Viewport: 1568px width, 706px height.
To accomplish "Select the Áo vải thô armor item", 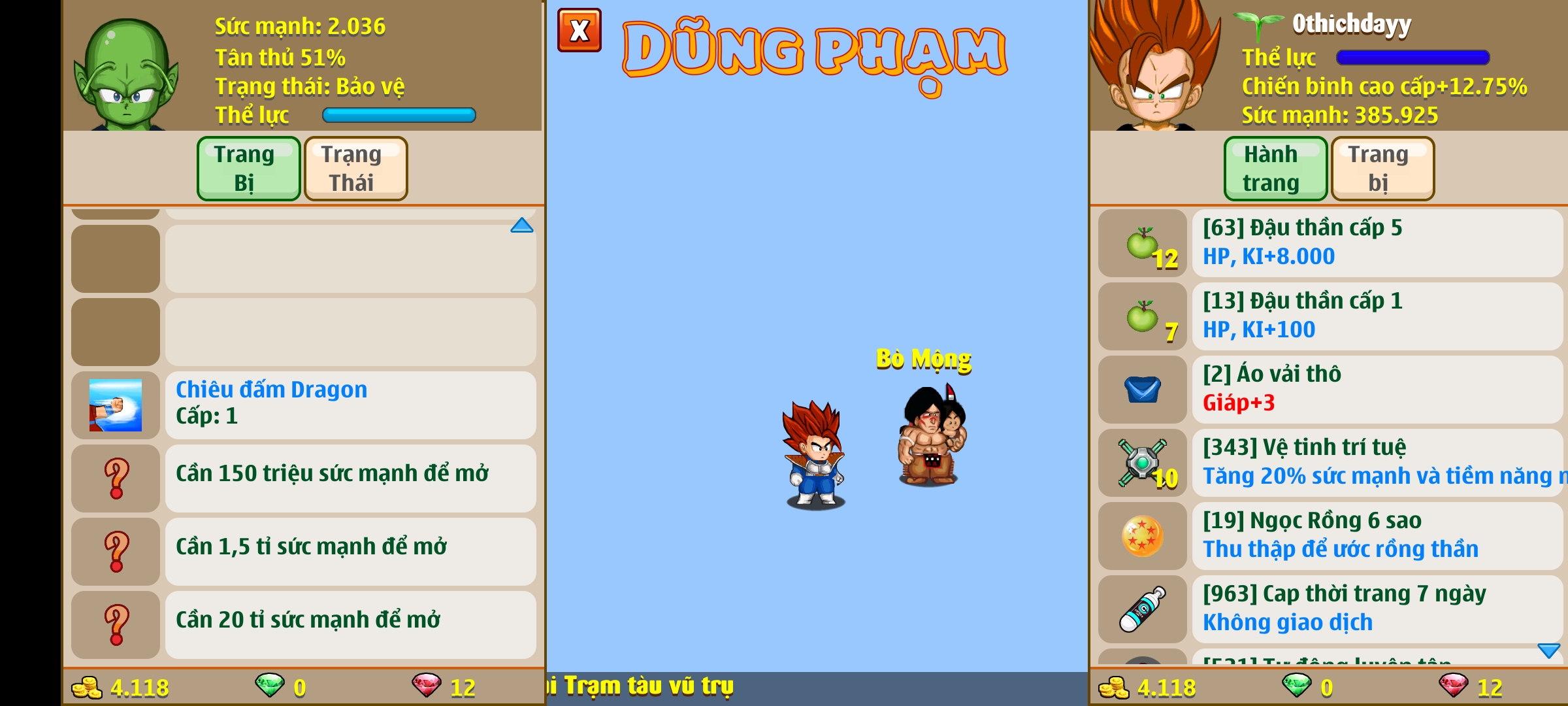I will point(1375,389).
